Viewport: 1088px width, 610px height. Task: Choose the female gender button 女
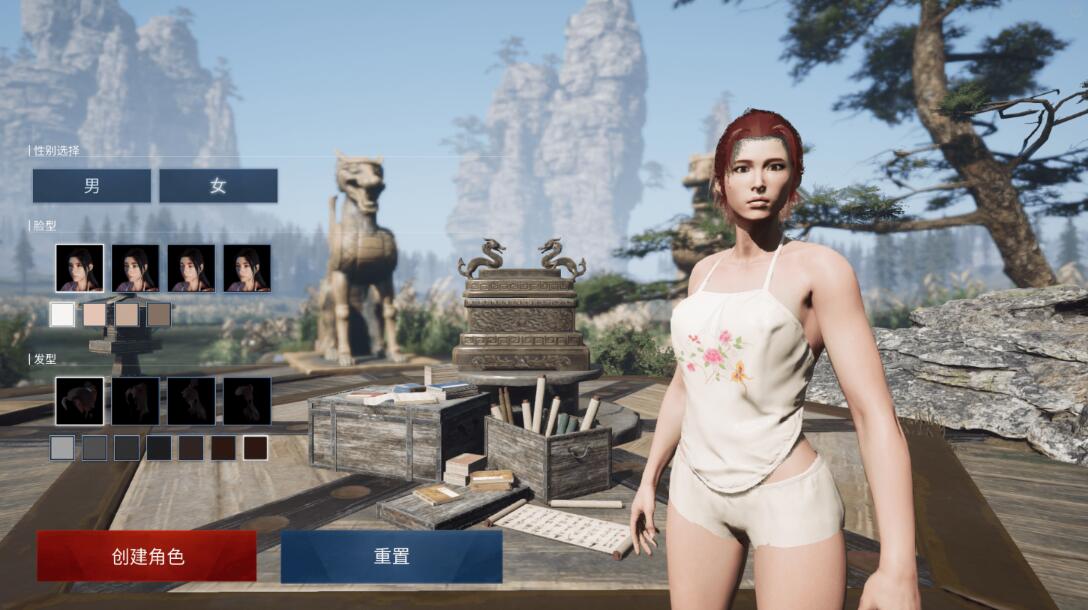point(218,186)
